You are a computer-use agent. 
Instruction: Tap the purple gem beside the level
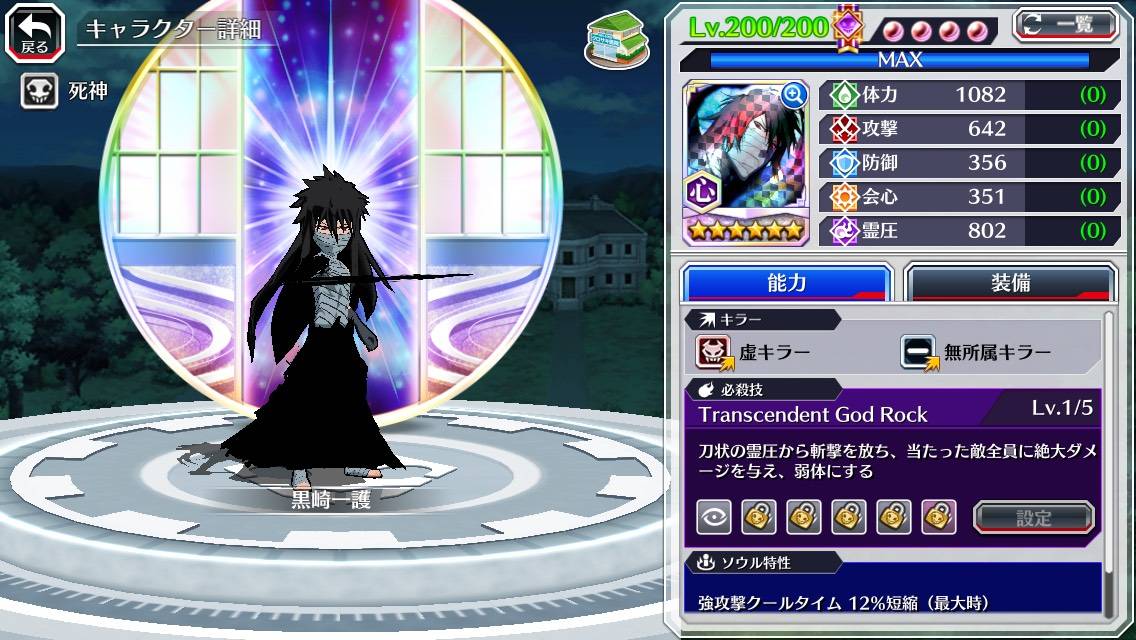(848, 28)
